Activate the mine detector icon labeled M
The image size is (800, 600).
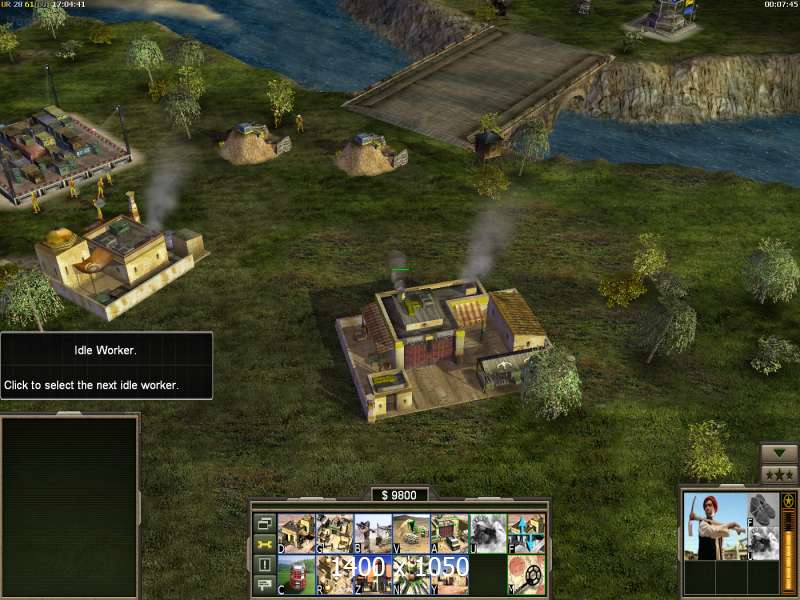click(x=526, y=575)
